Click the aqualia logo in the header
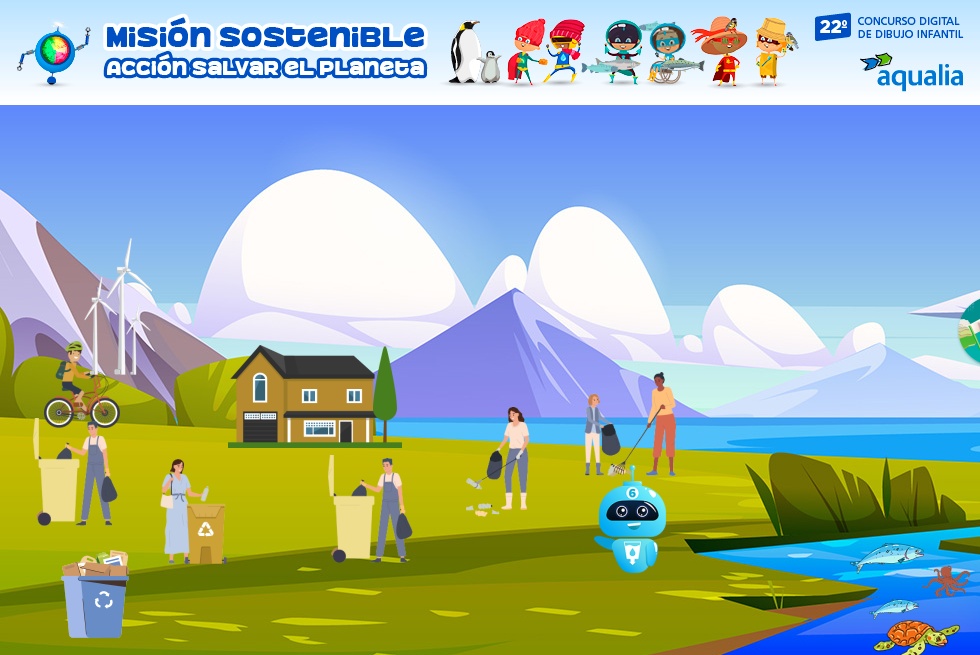 point(911,72)
